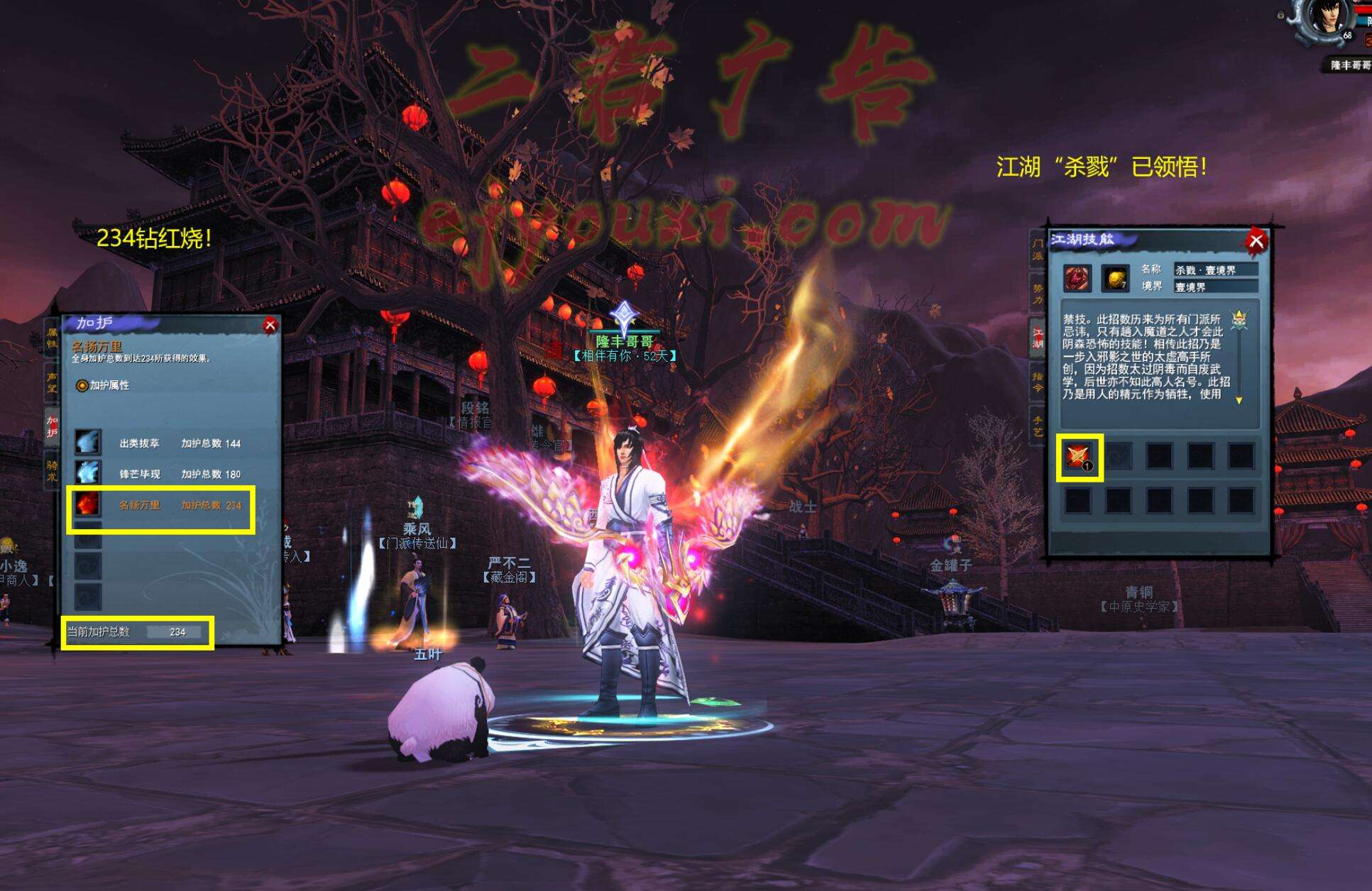
Task: Select the 加护 side tab
Action: tap(52, 426)
